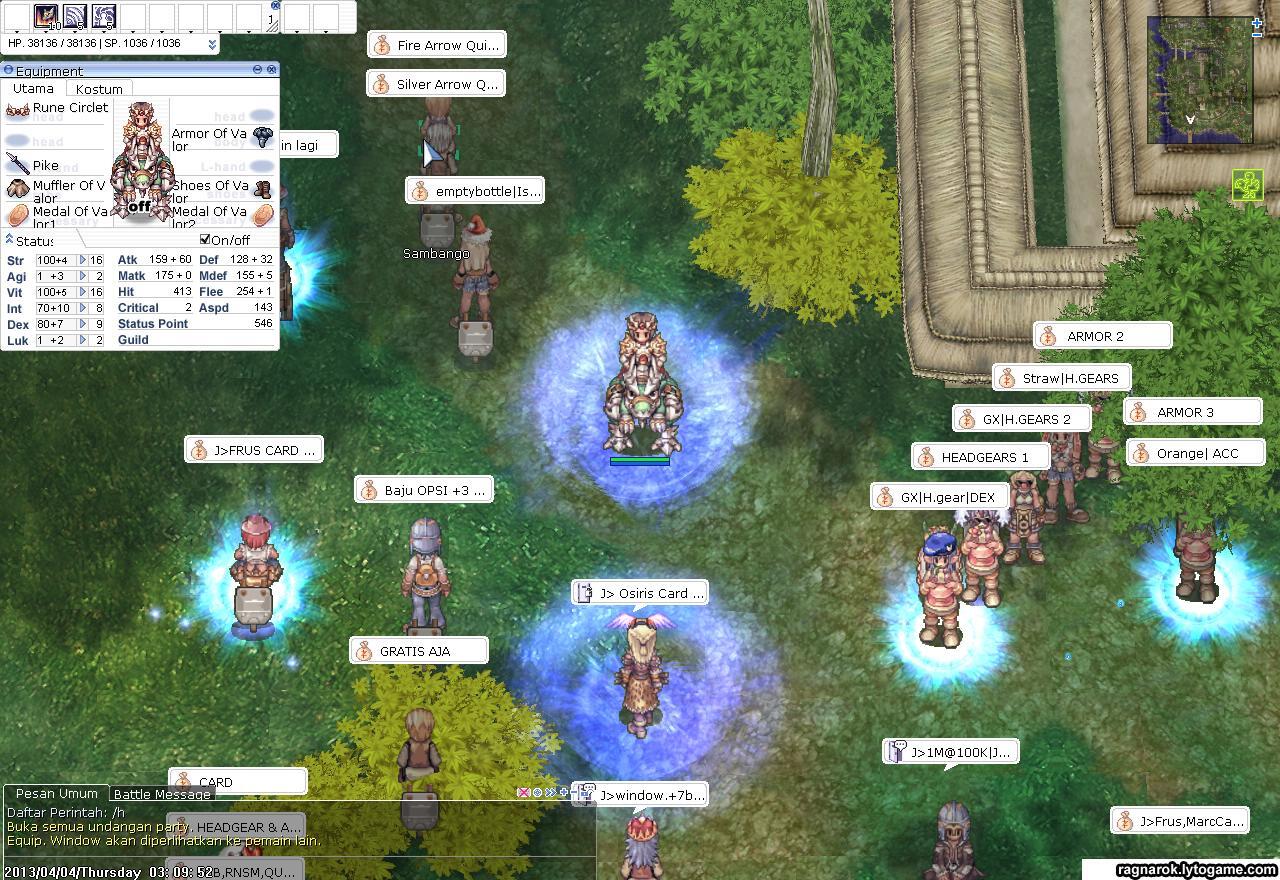The width and height of the screenshot is (1280, 880).
Task: Toggle the On/off equipment display checkbox
Action: (x=205, y=240)
